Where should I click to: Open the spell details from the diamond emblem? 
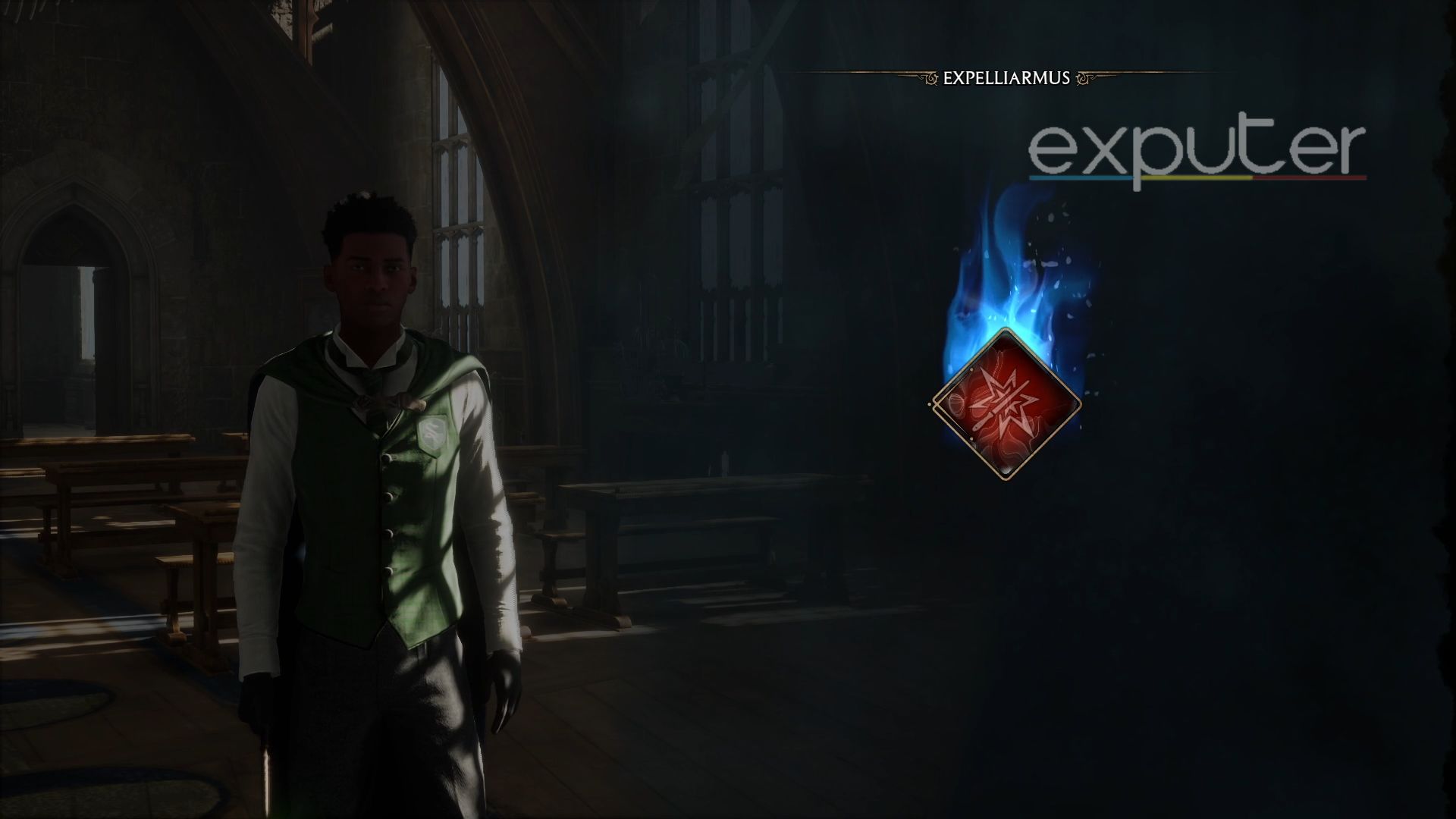(1005, 406)
